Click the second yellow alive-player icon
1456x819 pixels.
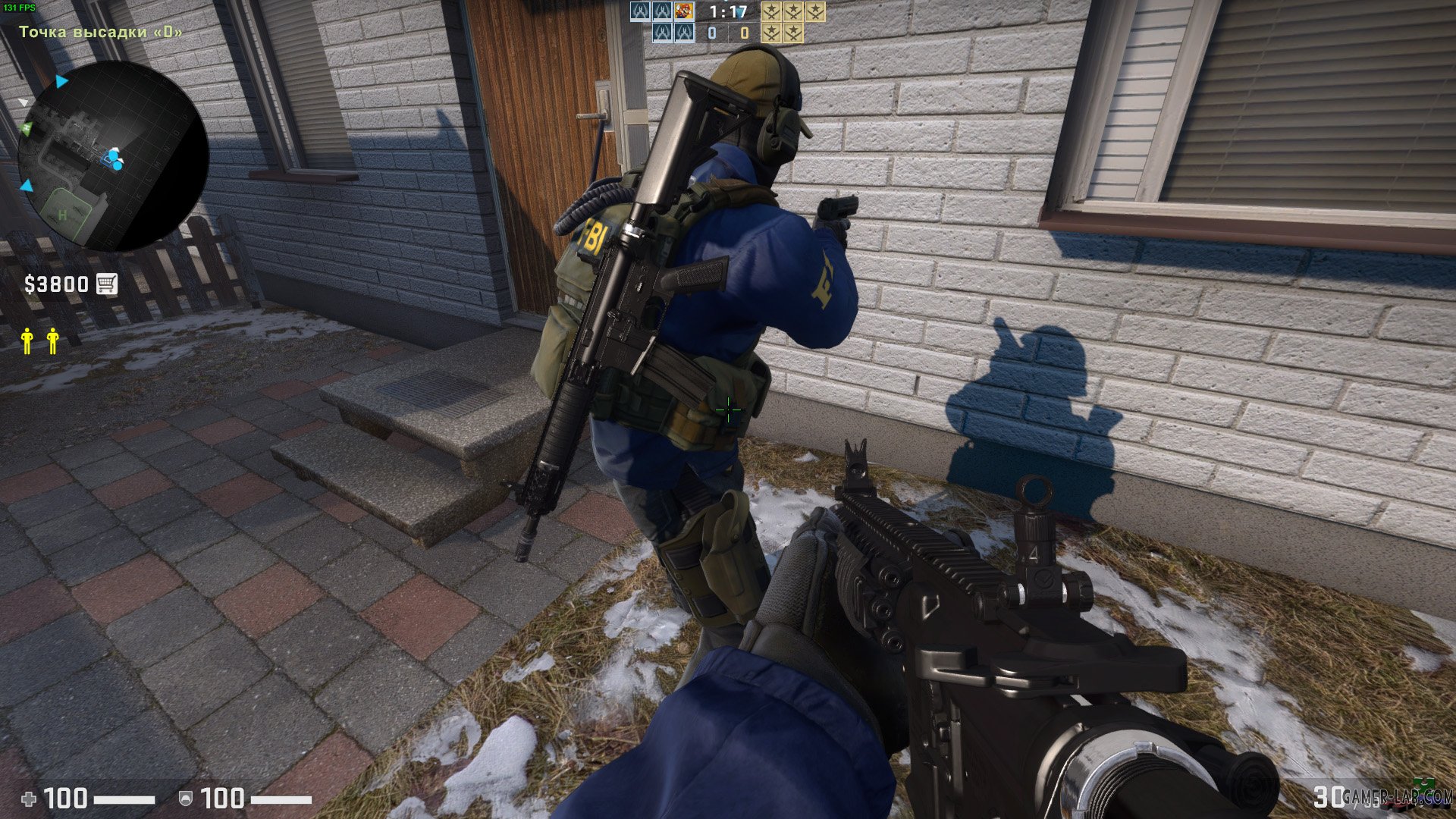click(x=53, y=341)
